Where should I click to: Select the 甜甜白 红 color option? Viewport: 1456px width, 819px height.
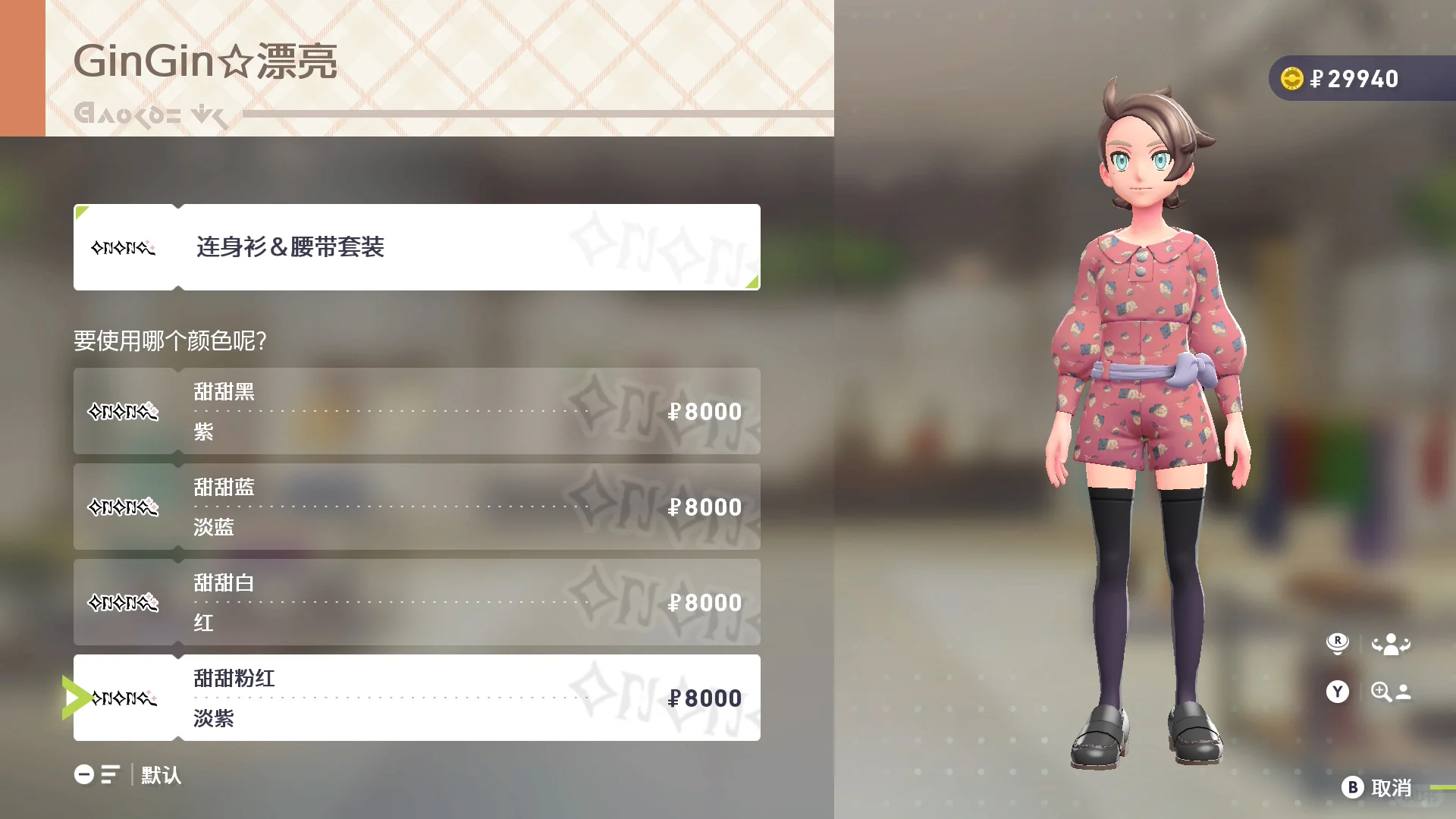point(417,602)
